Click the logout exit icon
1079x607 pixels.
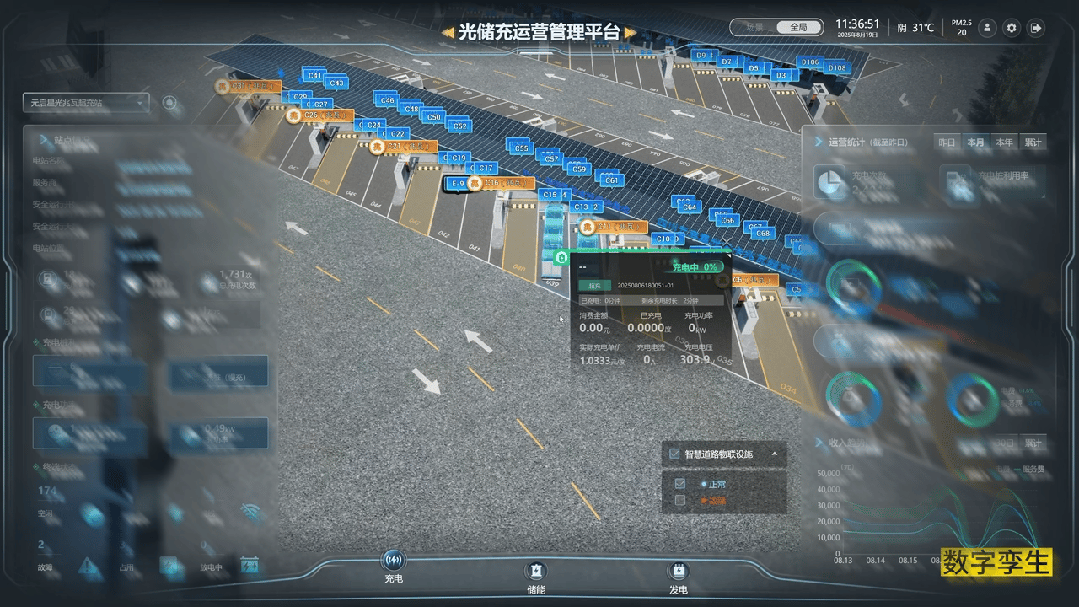(x=1036, y=28)
